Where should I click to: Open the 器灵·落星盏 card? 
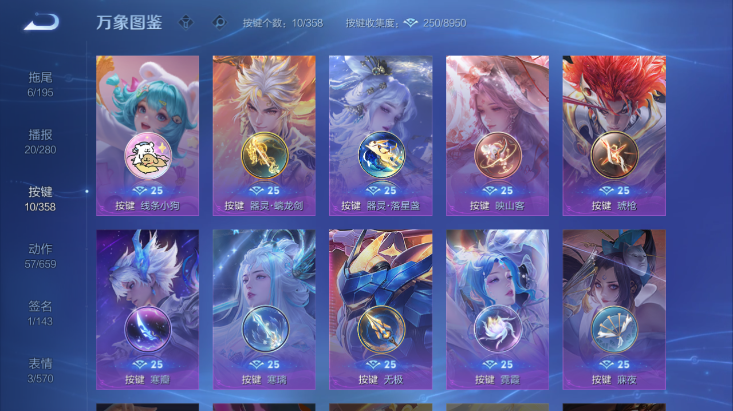pyautogui.click(x=381, y=135)
